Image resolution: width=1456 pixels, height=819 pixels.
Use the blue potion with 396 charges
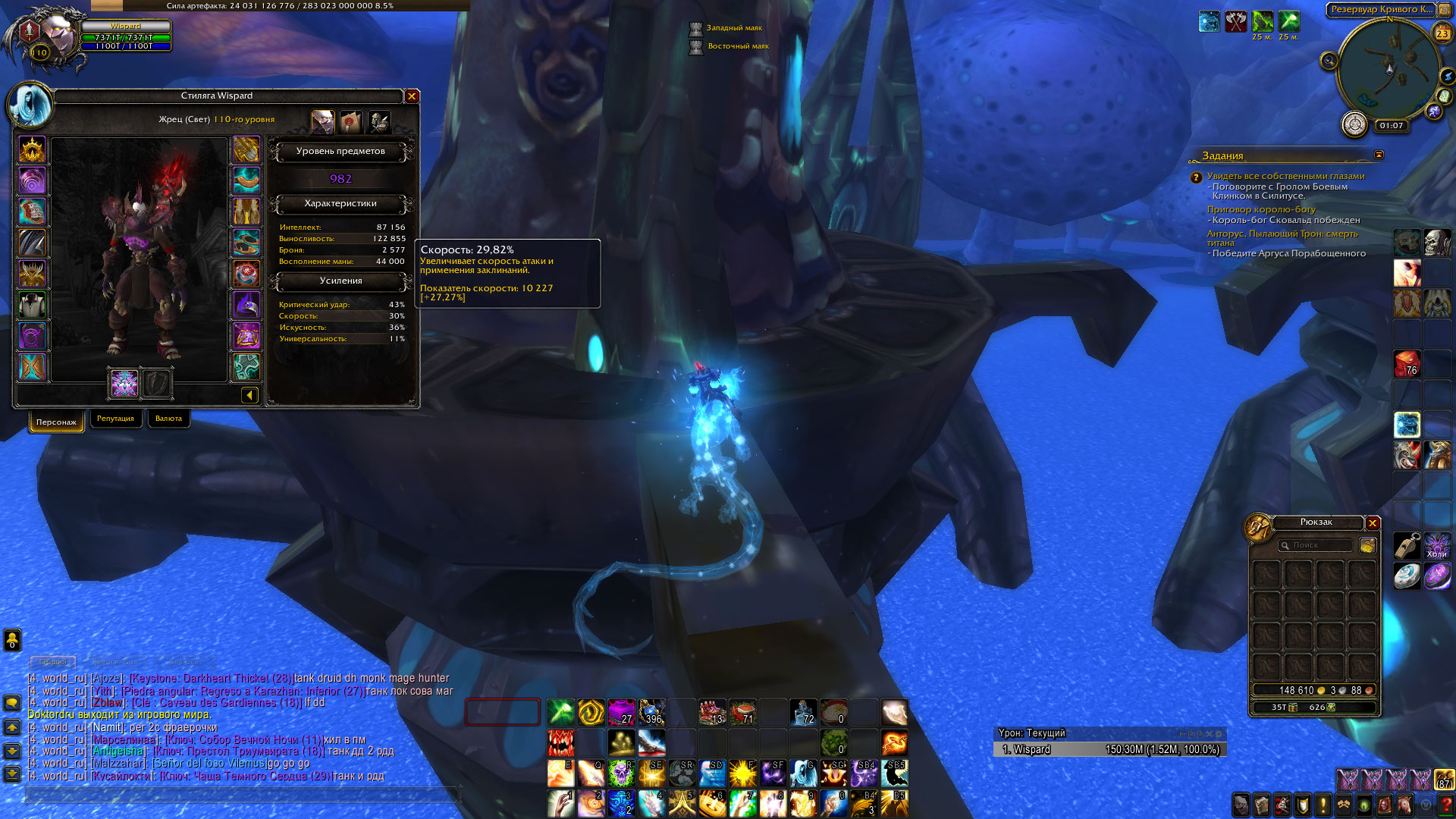point(651,712)
